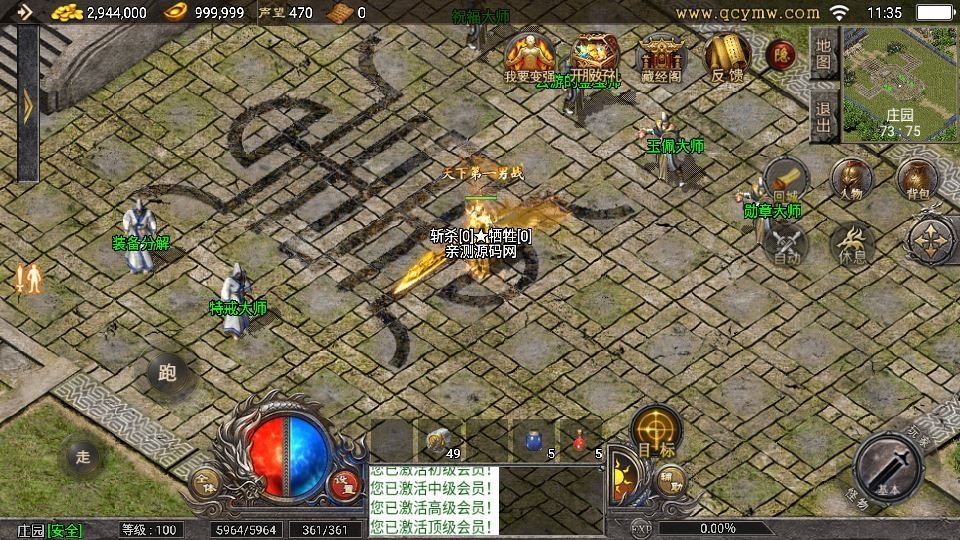960x540 pixels.
Task: Select the 走 walk movement button
Action: tap(83, 457)
